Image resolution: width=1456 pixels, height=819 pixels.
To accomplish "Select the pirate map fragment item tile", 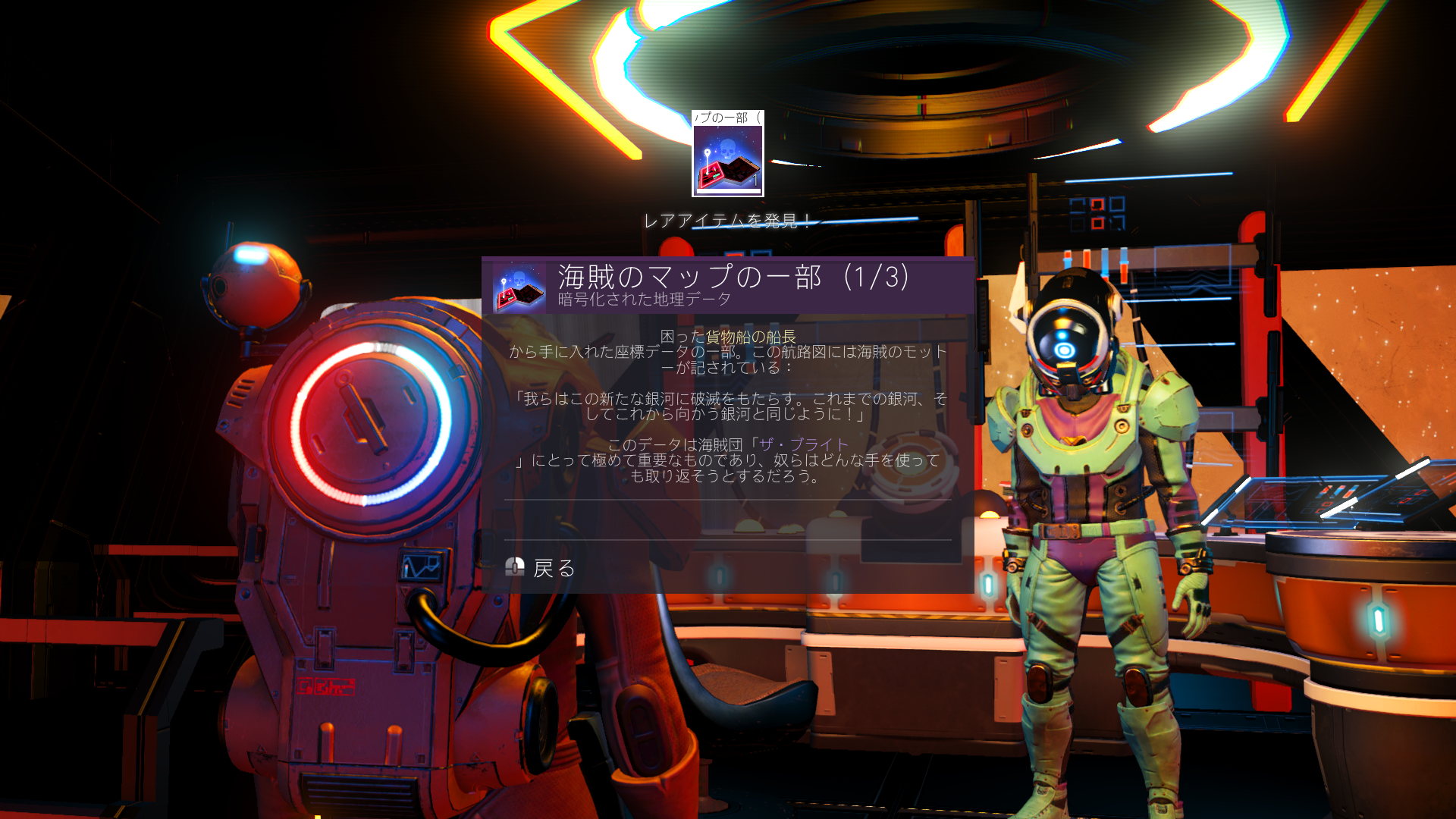I will (x=727, y=154).
